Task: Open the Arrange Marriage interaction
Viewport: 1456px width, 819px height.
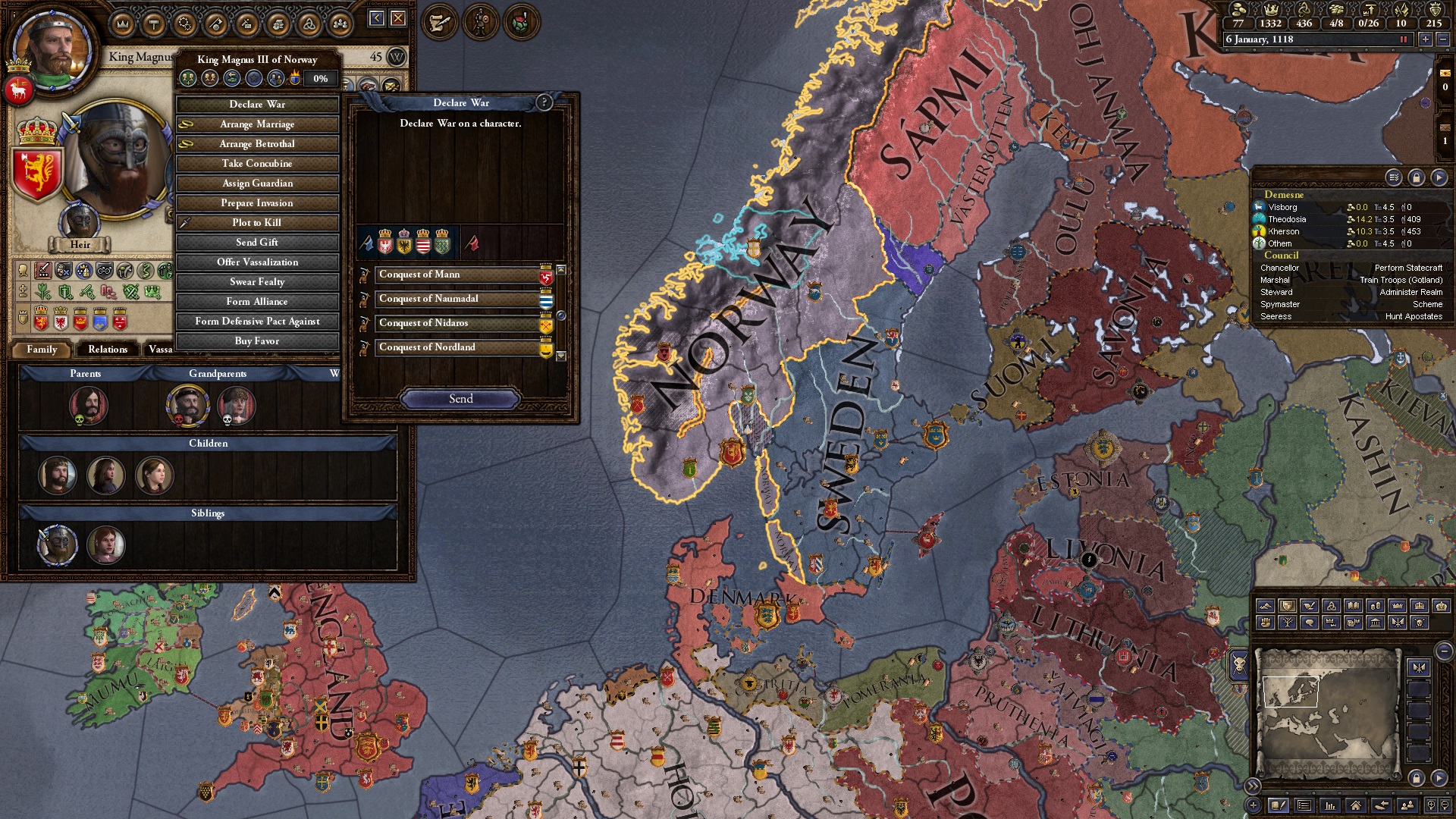Action: coord(257,124)
